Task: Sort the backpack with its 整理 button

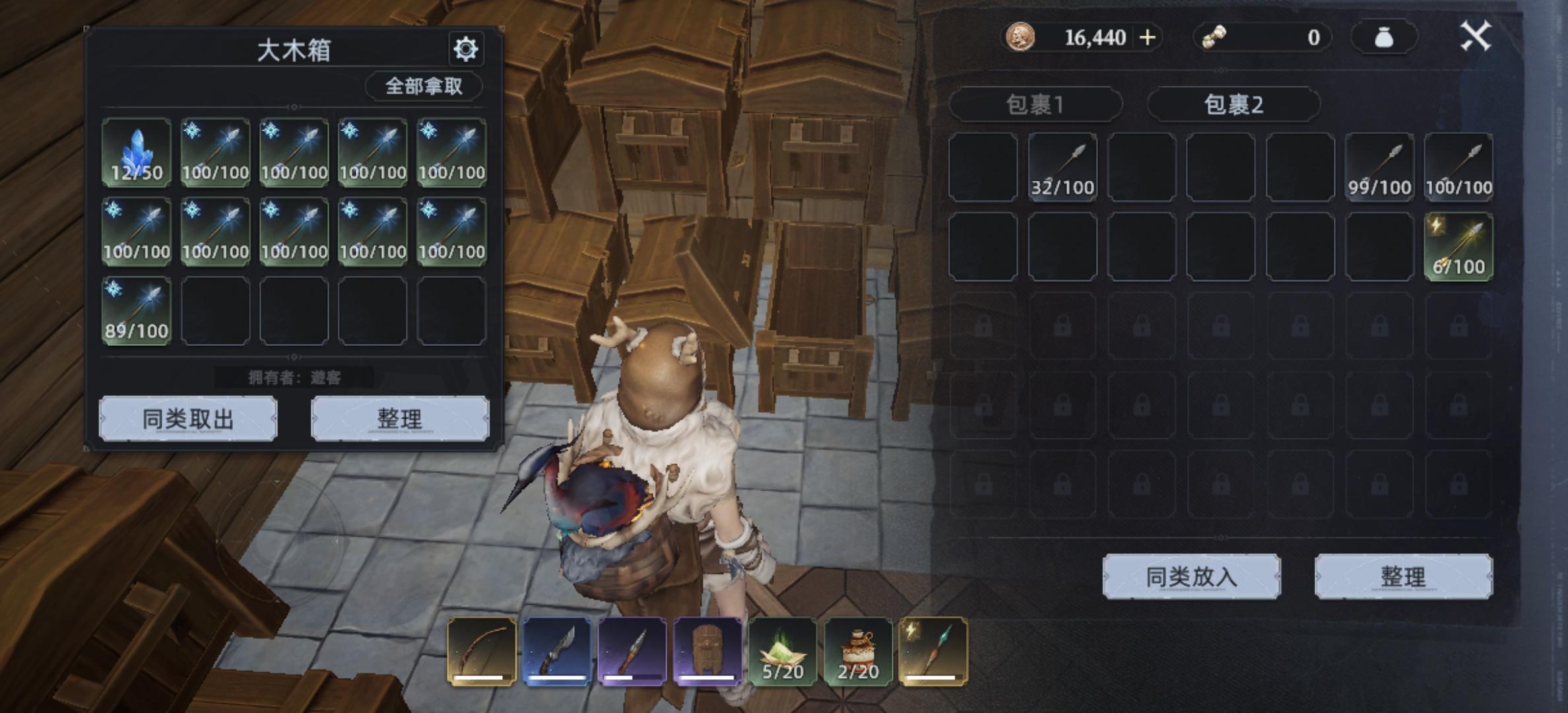Action: [x=1403, y=576]
